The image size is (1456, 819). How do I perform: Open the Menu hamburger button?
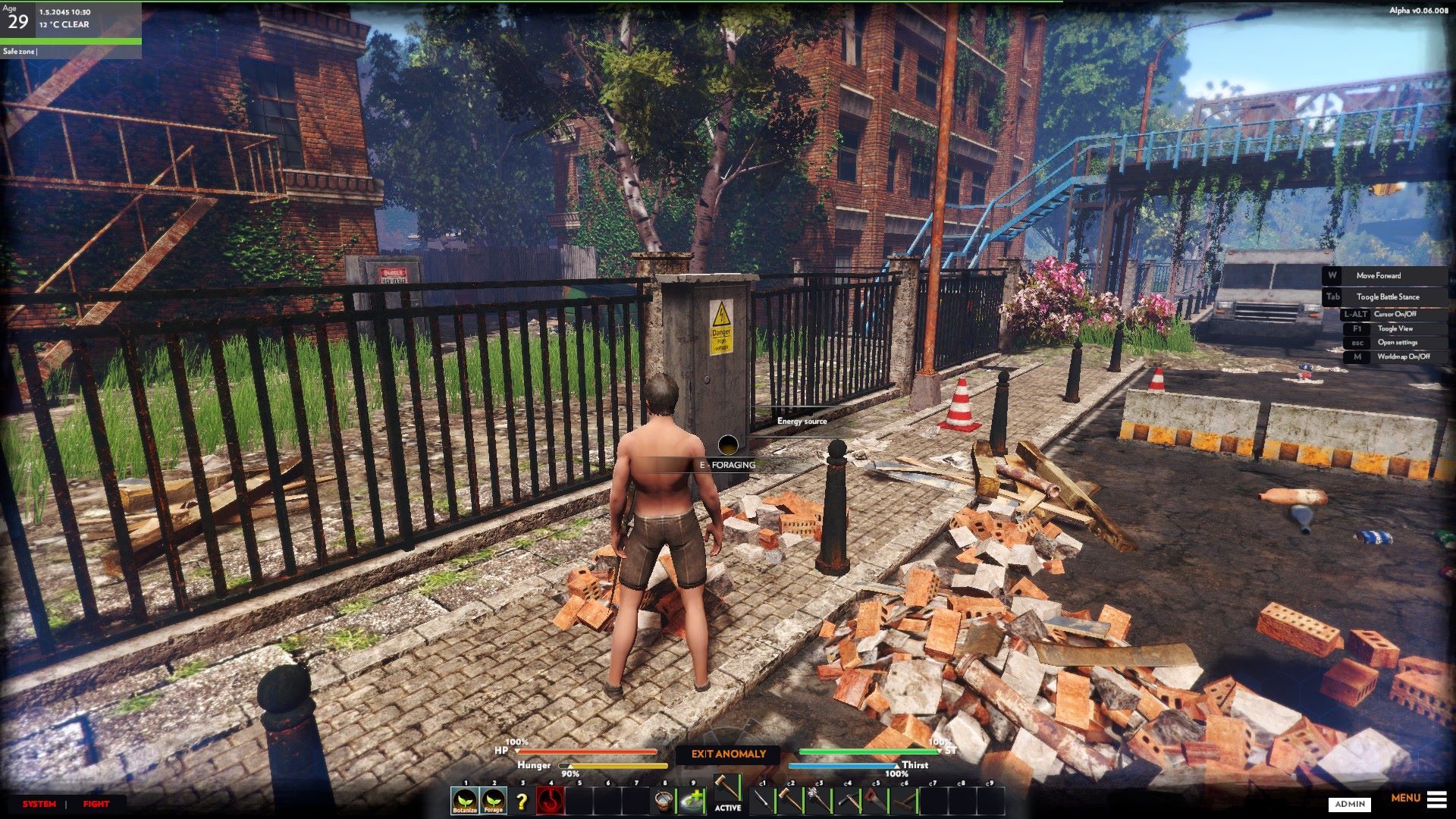[x=1436, y=799]
